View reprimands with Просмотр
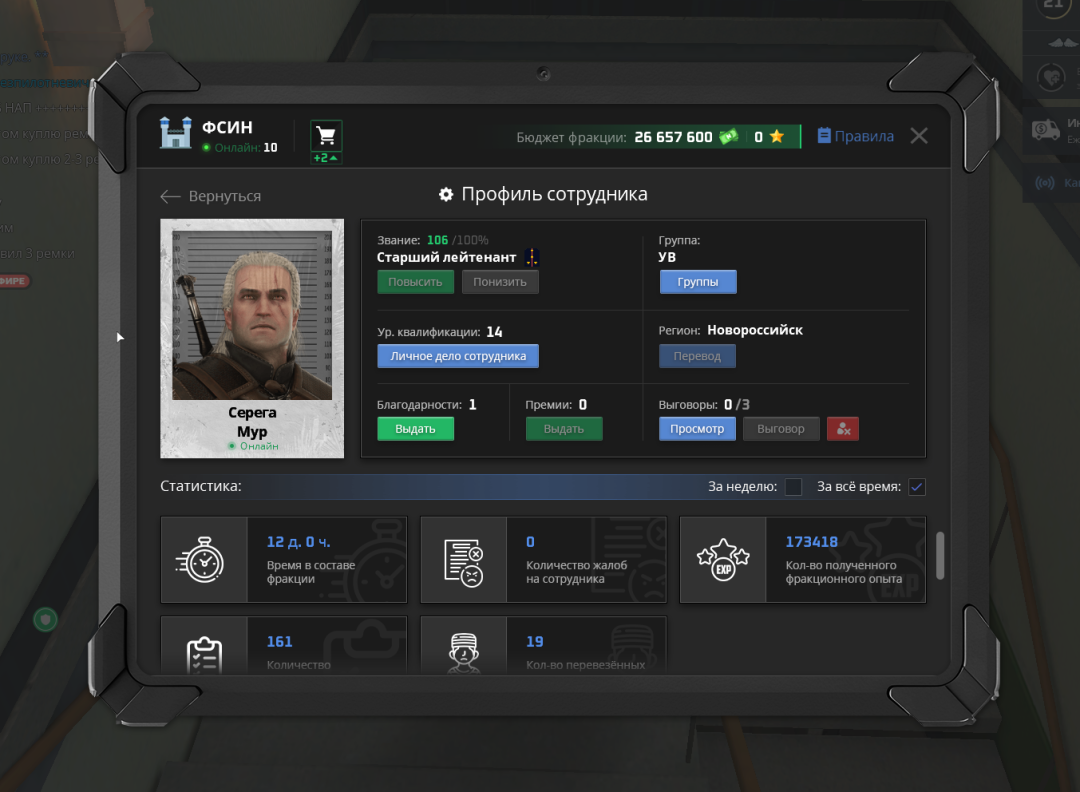Screen dimensions: 1080x792 tap(697, 429)
